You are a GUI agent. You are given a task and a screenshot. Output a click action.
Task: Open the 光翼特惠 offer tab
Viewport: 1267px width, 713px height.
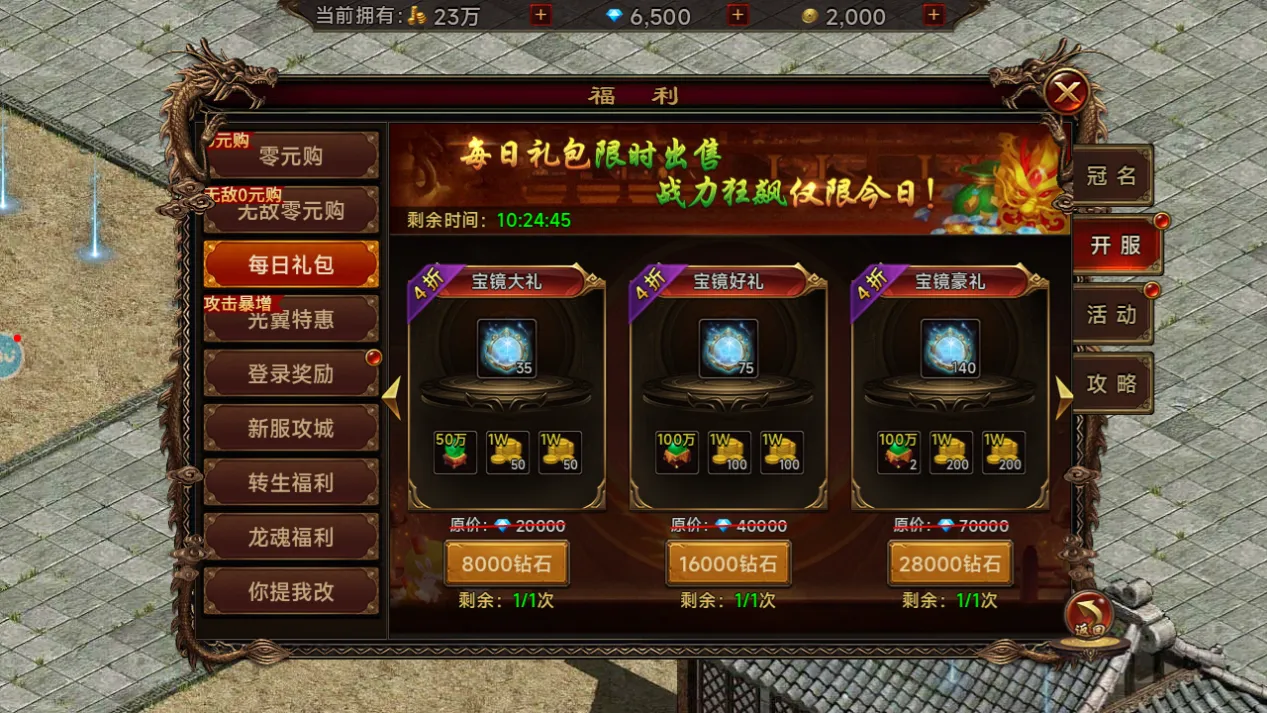tap(291, 320)
